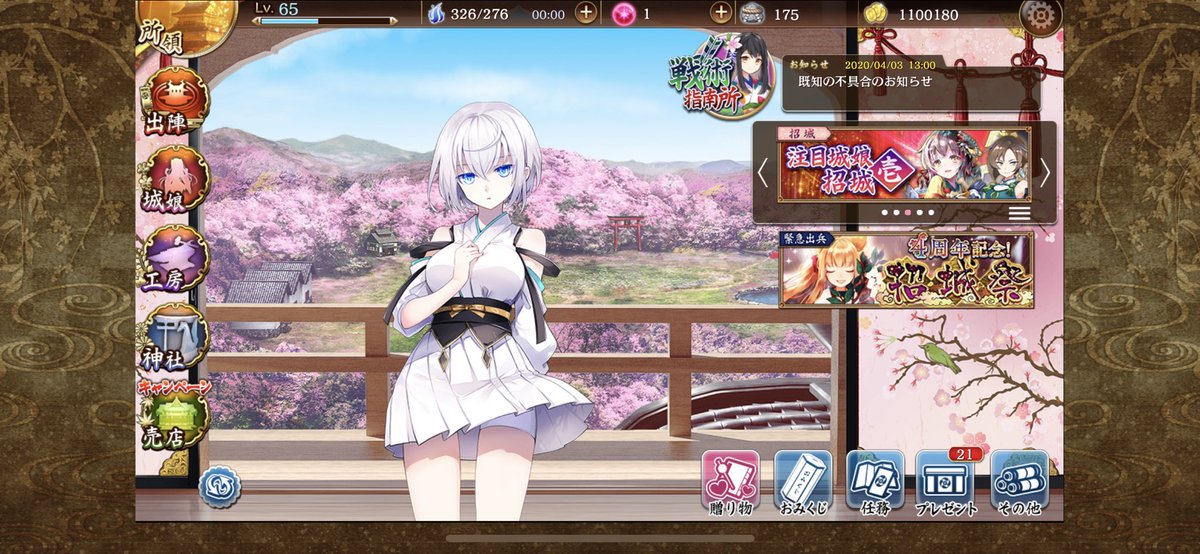Open the 城娘 castle girls menu

coord(175,182)
